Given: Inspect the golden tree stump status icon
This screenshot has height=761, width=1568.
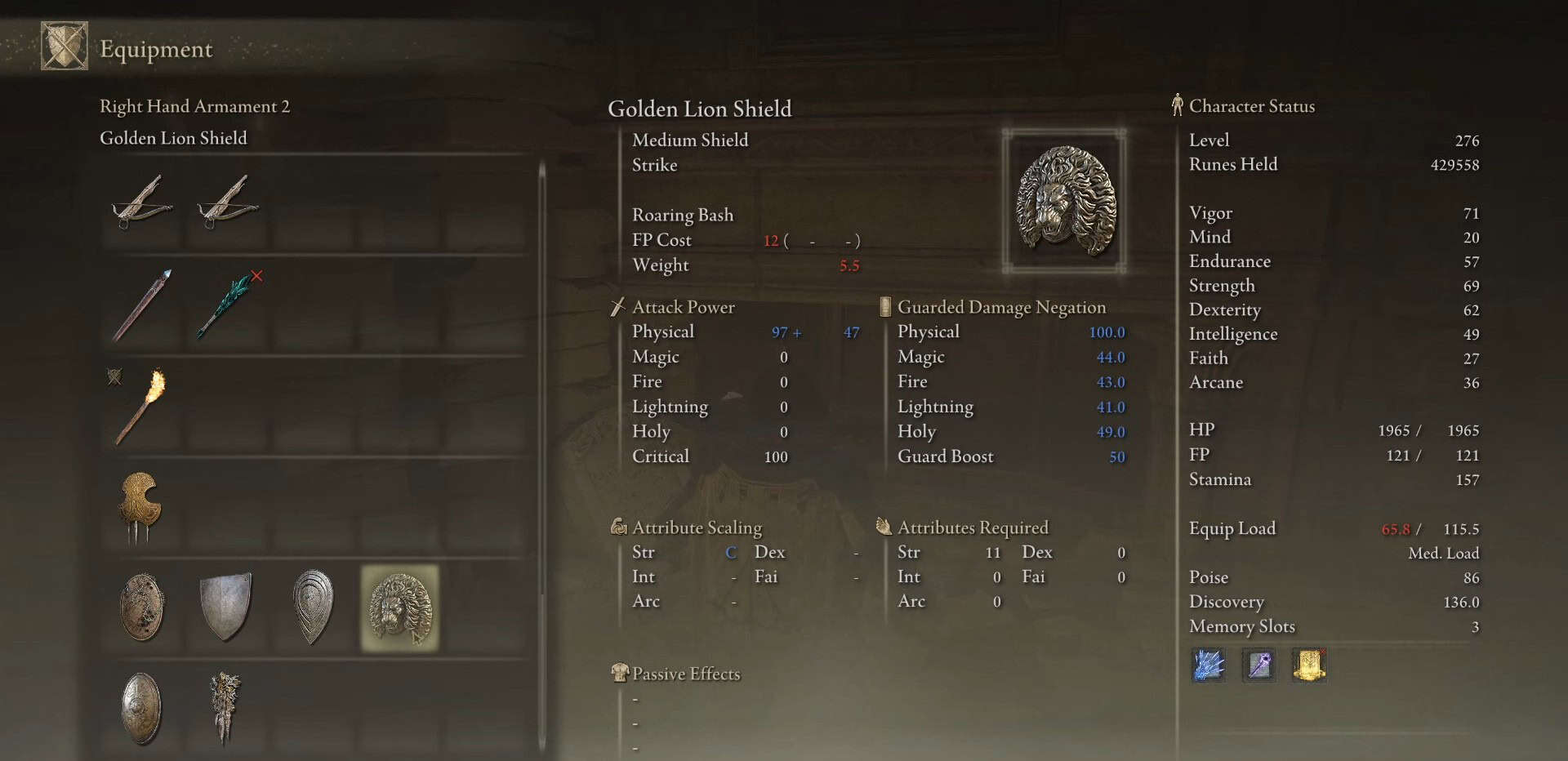Looking at the screenshot, I should pyautogui.click(x=1308, y=665).
